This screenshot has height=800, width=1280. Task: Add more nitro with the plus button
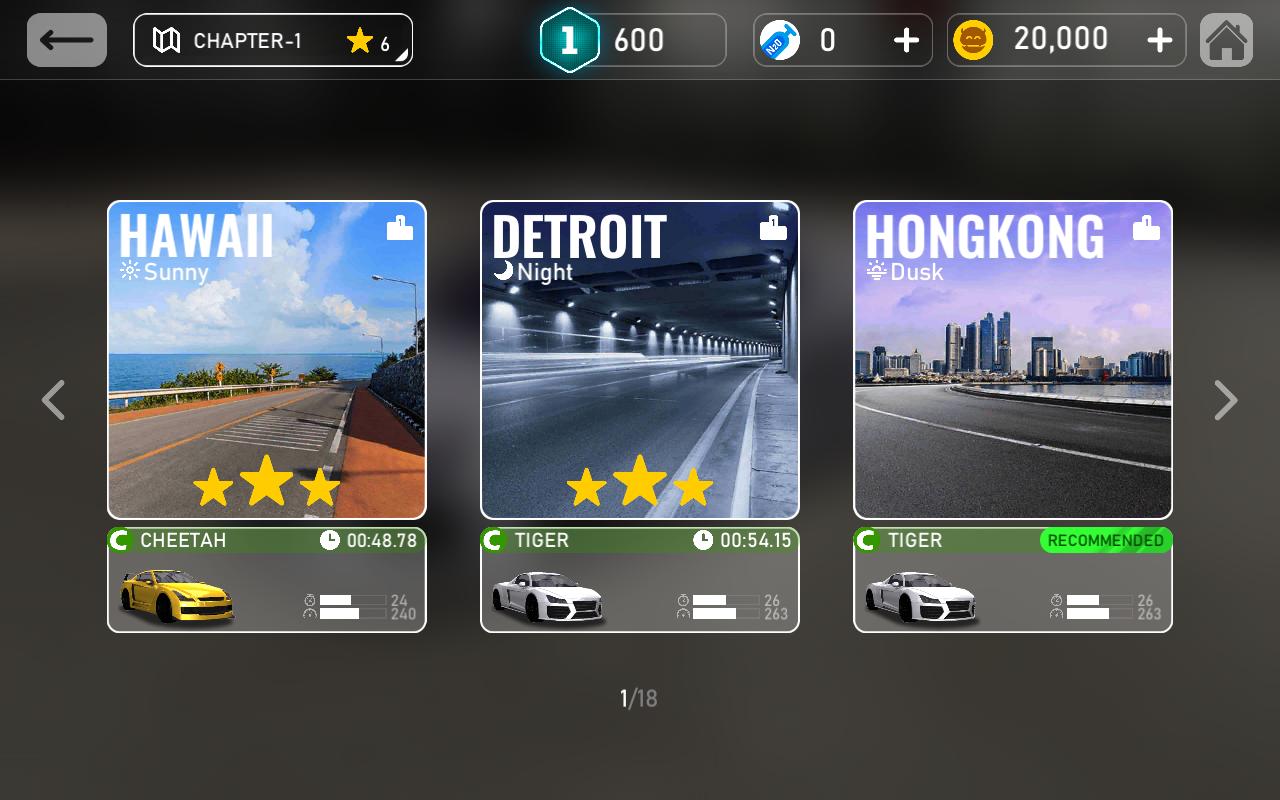pyautogui.click(x=906, y=40)
